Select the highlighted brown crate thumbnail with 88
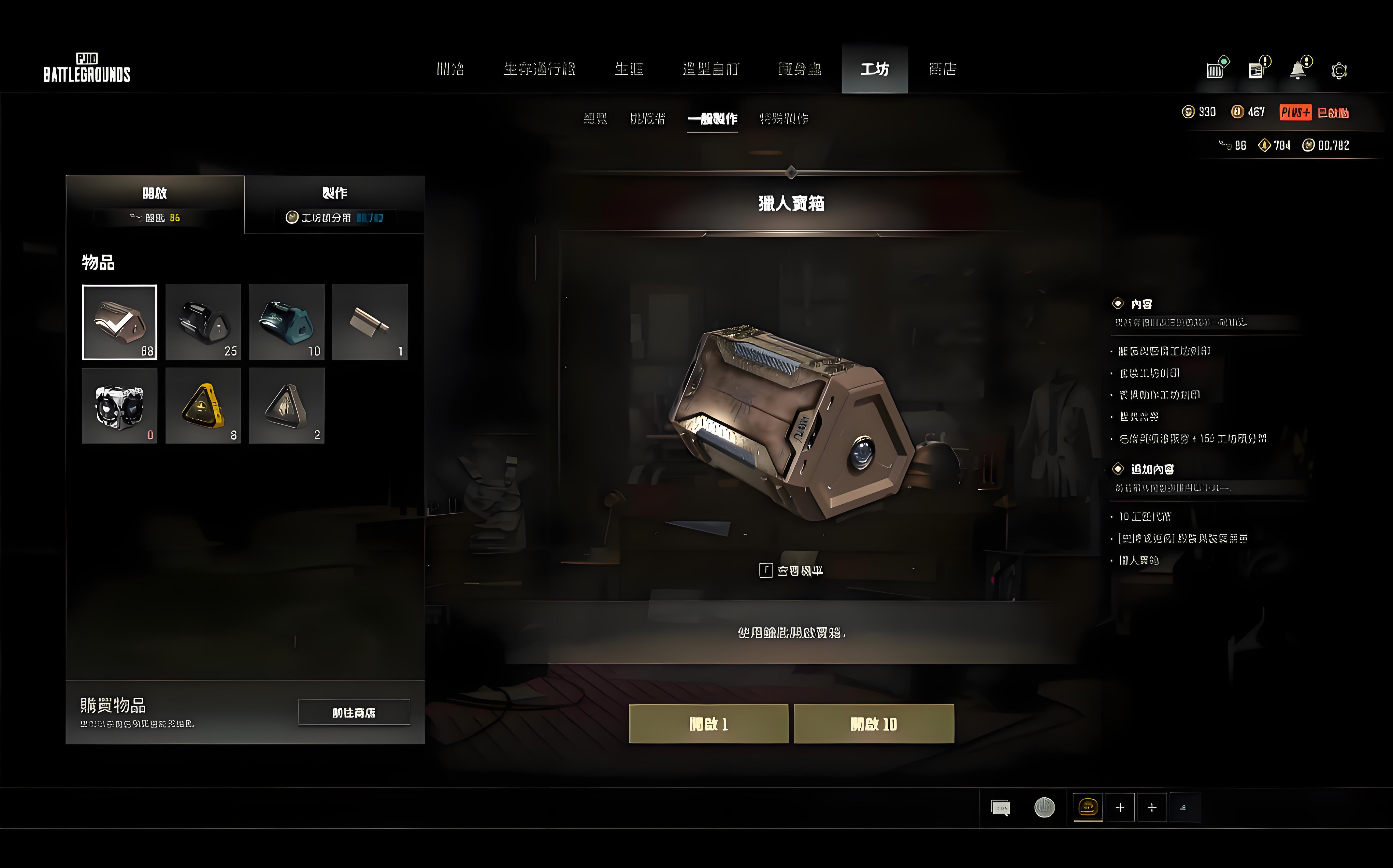The width and height of the screenshot is (1393, 868). coord(119,321)
